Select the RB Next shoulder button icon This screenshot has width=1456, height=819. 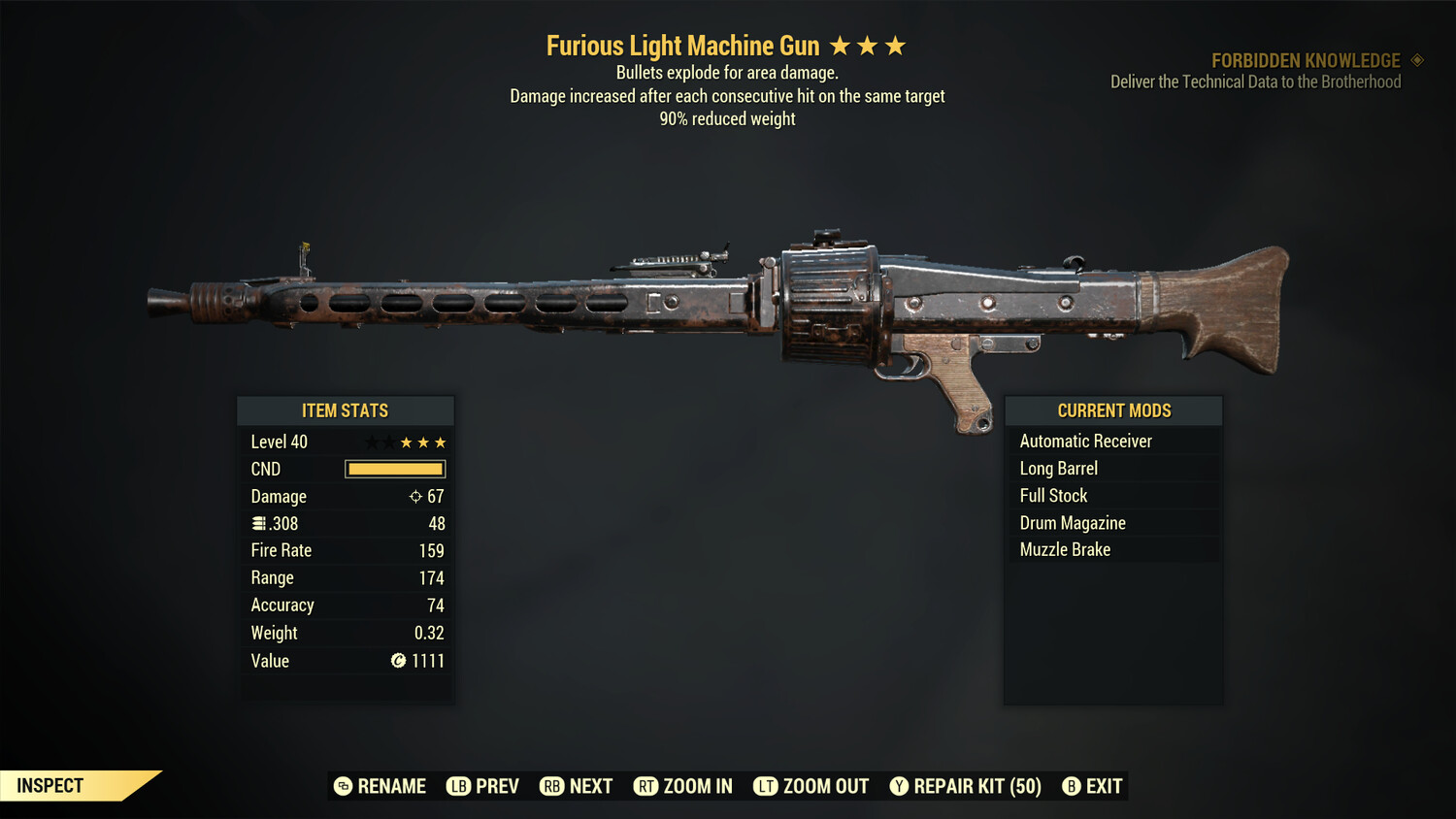click(x=551, y=786)
